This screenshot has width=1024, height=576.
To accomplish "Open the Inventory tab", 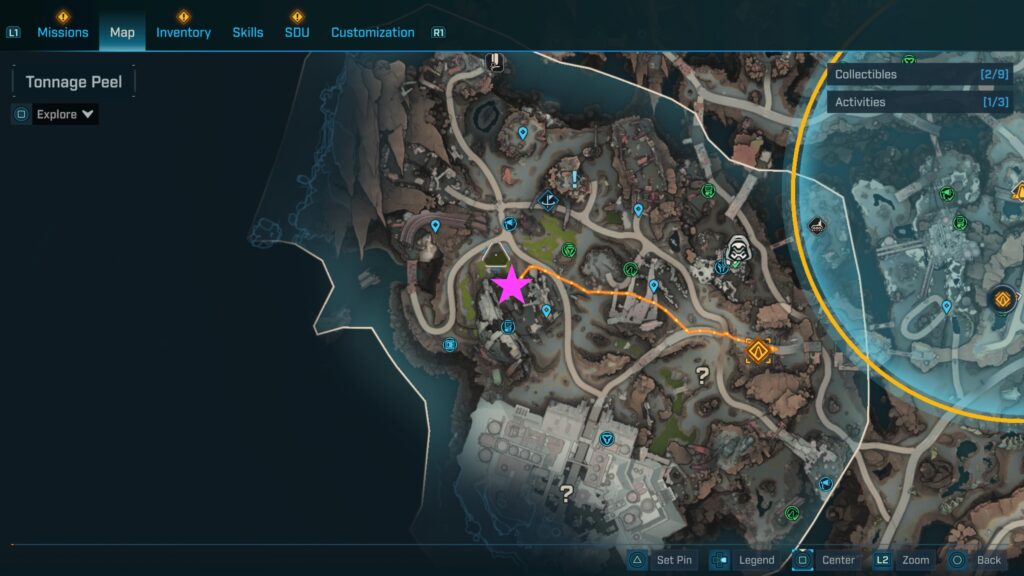I will click(183, 32).
